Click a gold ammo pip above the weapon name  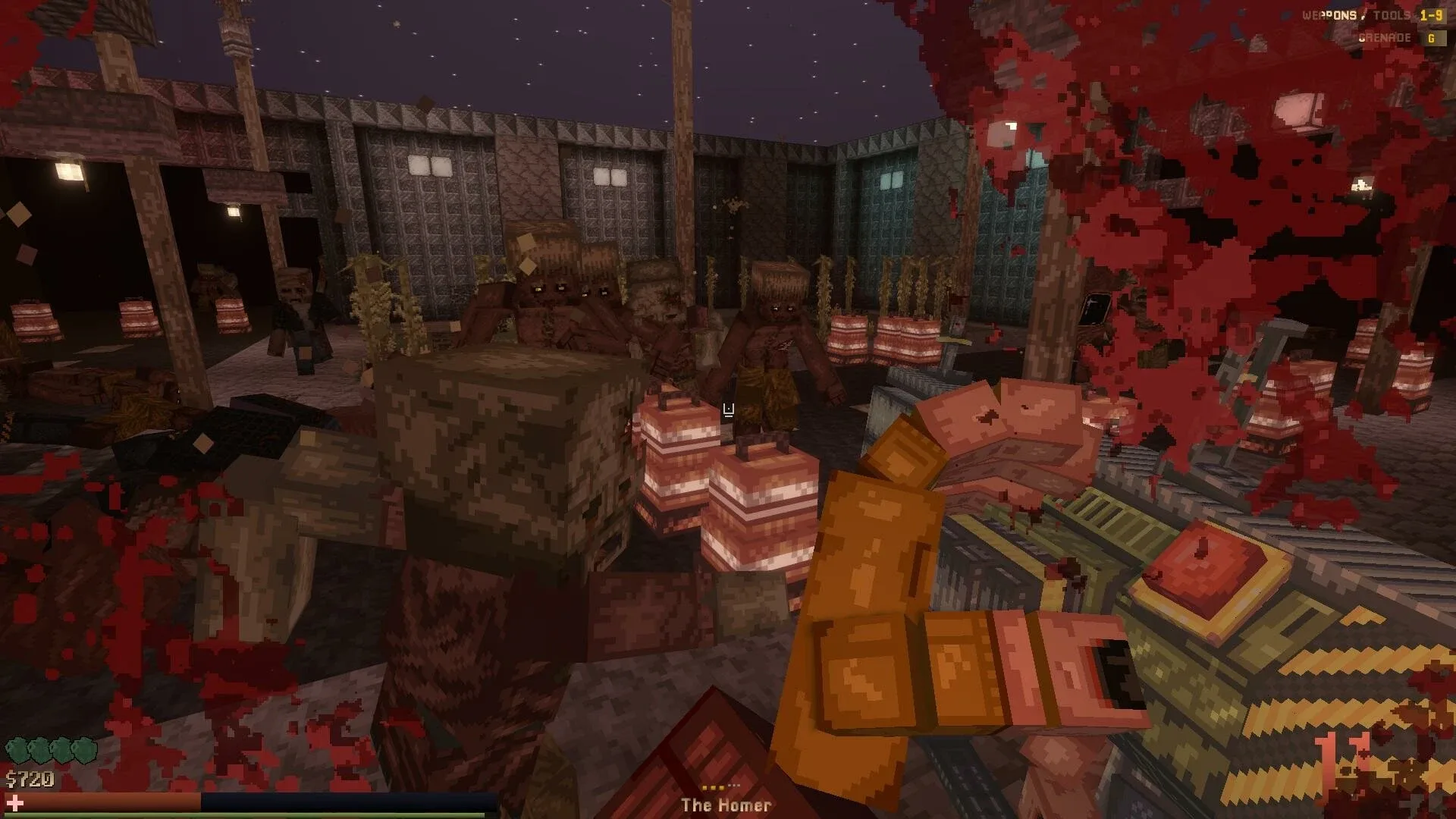[x=713, y=787]
